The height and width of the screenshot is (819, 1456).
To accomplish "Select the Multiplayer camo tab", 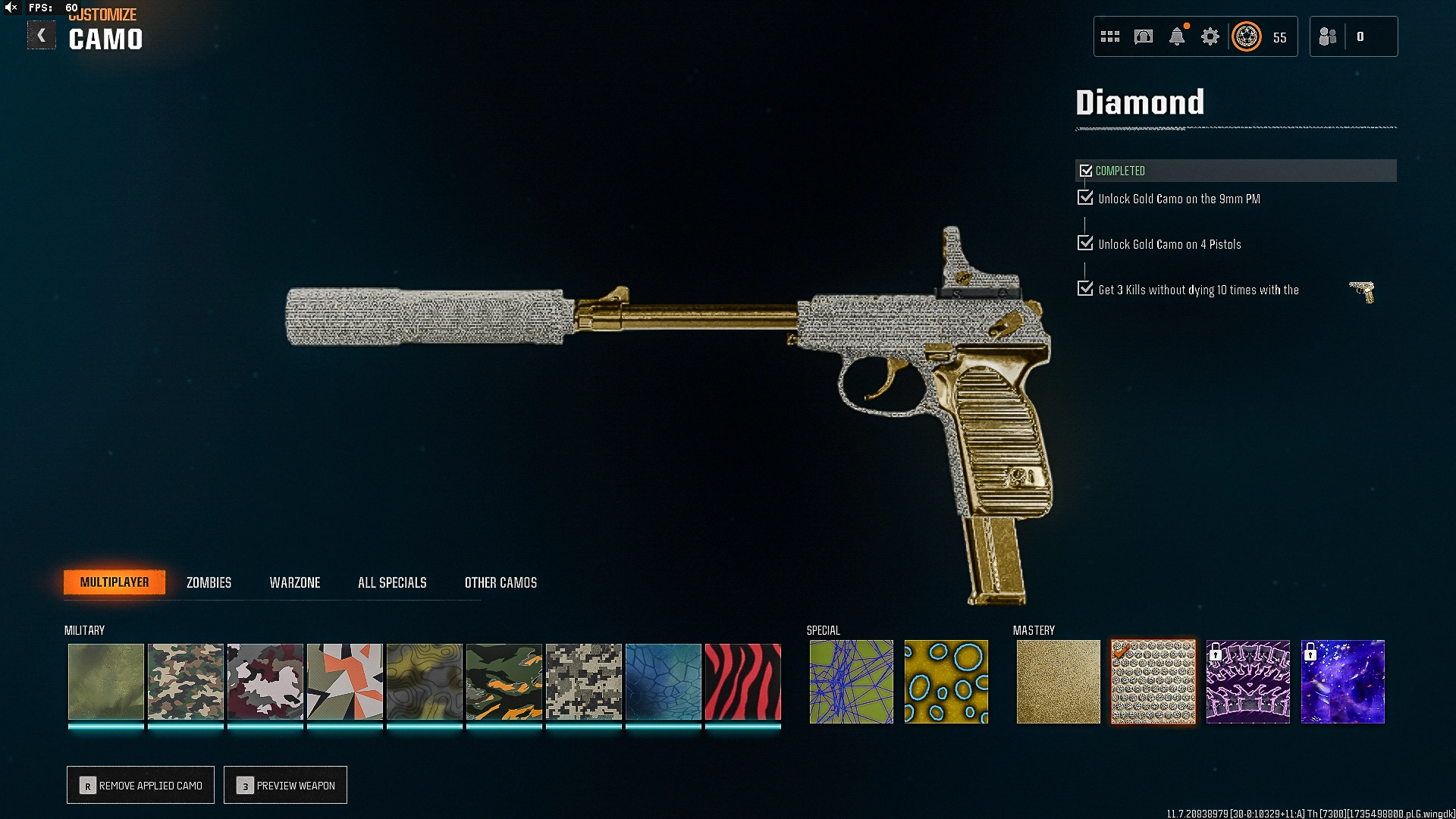I will 115,582.
